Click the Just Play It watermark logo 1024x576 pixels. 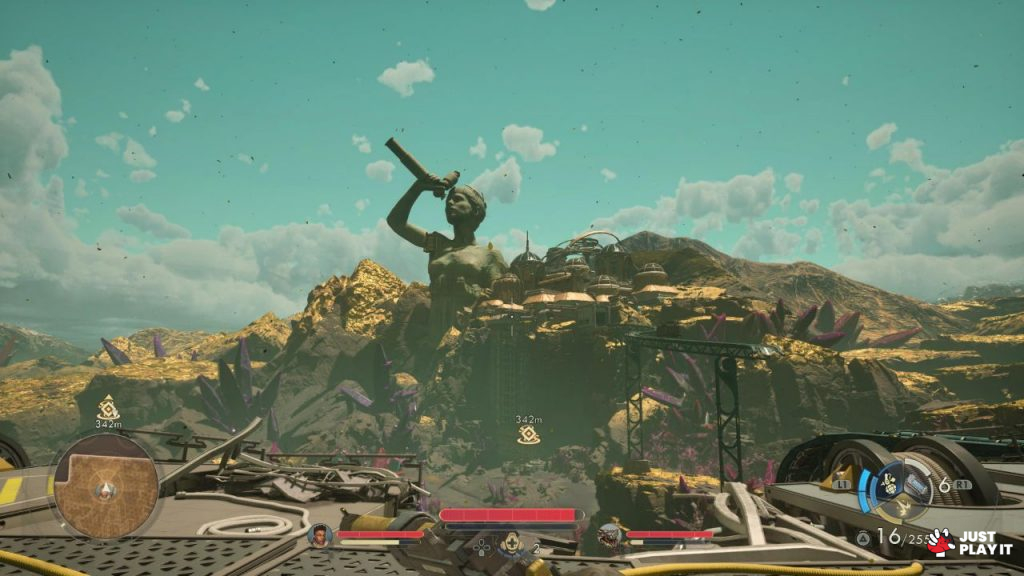coord(969,542)
